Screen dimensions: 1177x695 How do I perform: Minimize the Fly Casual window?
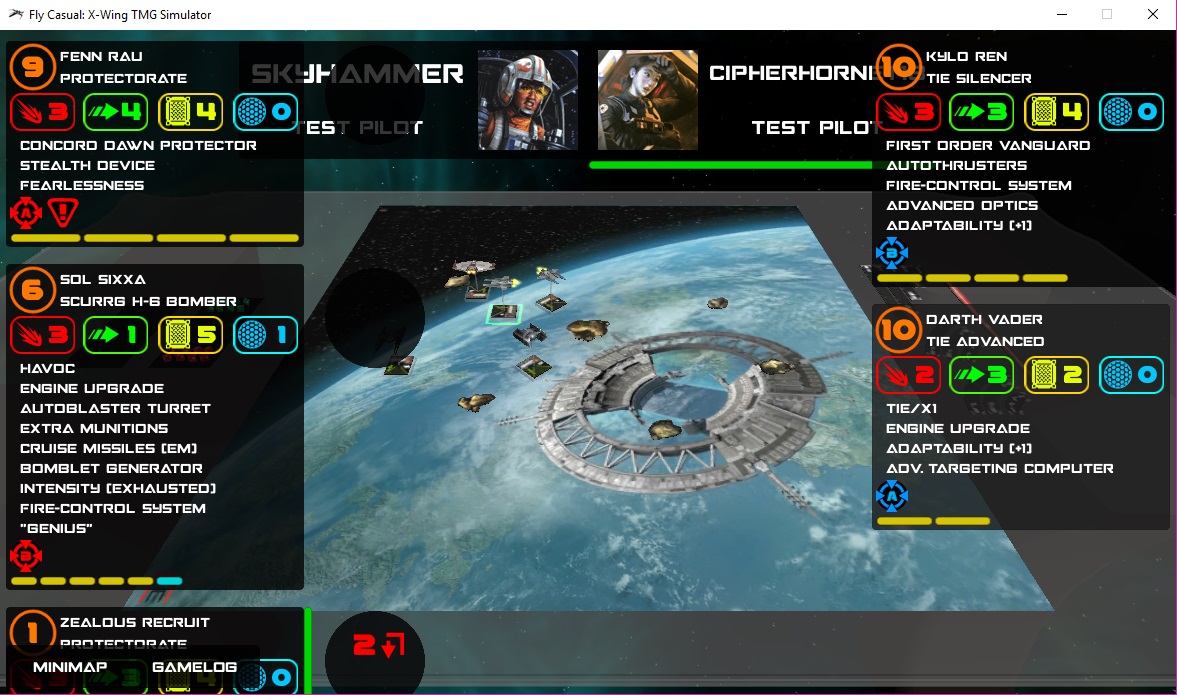[1062, 15]
